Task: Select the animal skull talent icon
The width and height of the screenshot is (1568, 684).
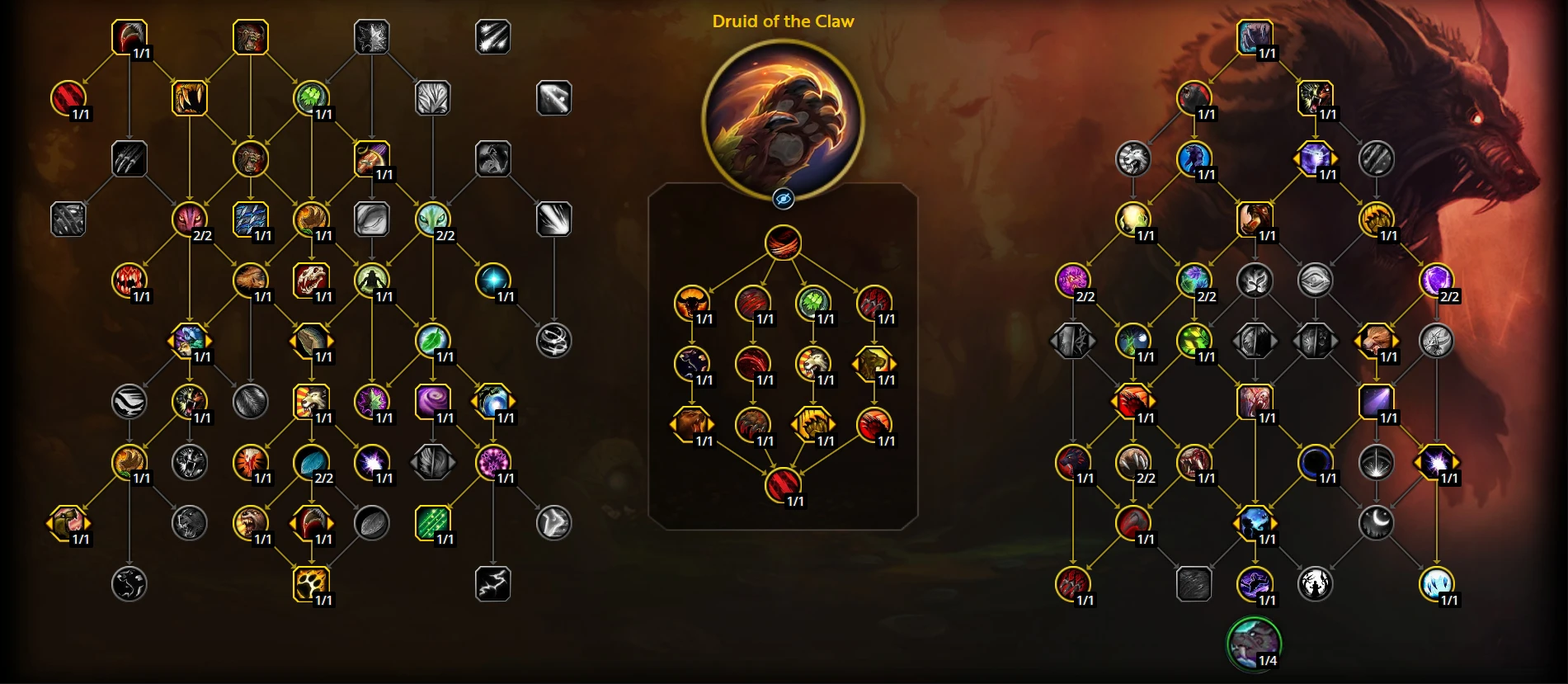Action: pyautogui.click(x=311, y=281)
